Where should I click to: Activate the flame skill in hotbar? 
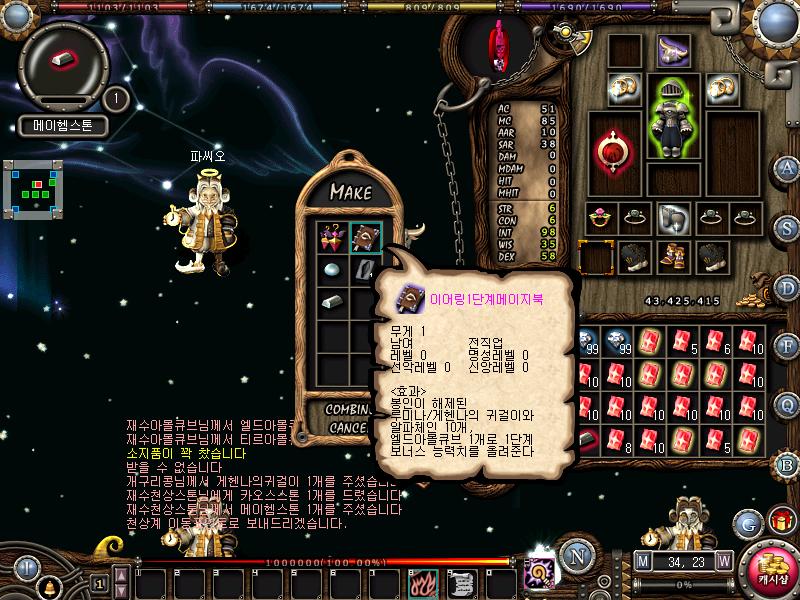tap(423, 580)
